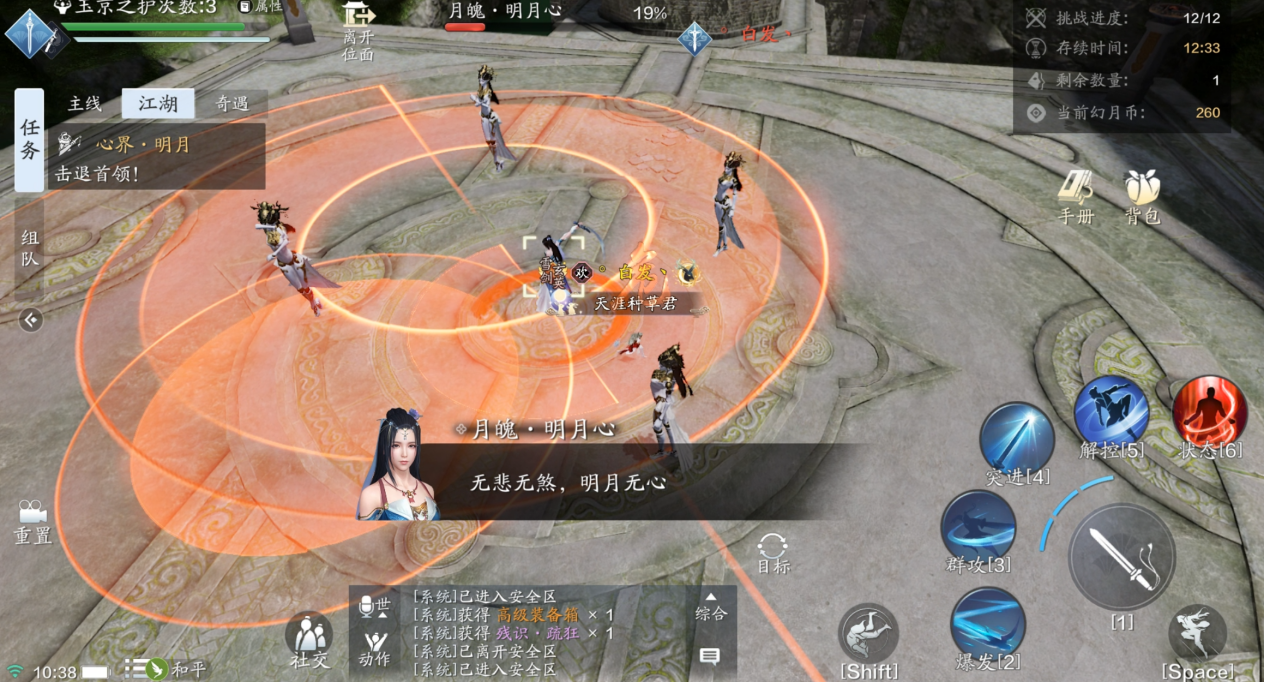Switch target with the 目标 button

(x=773, y=552)
